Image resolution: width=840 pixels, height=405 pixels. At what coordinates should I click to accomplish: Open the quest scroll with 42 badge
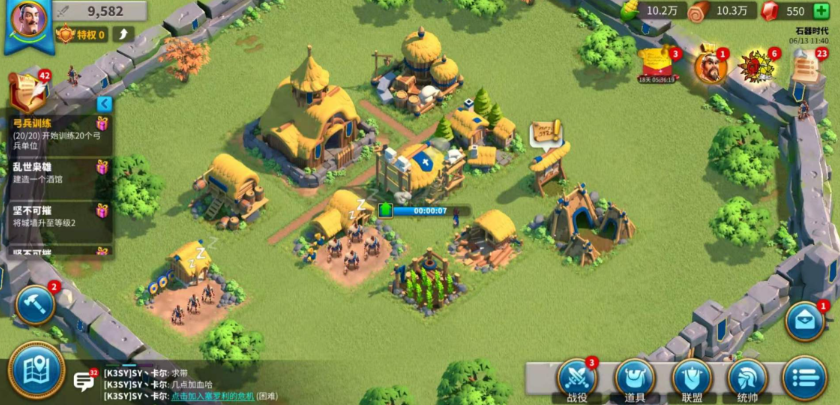(26, 89)
